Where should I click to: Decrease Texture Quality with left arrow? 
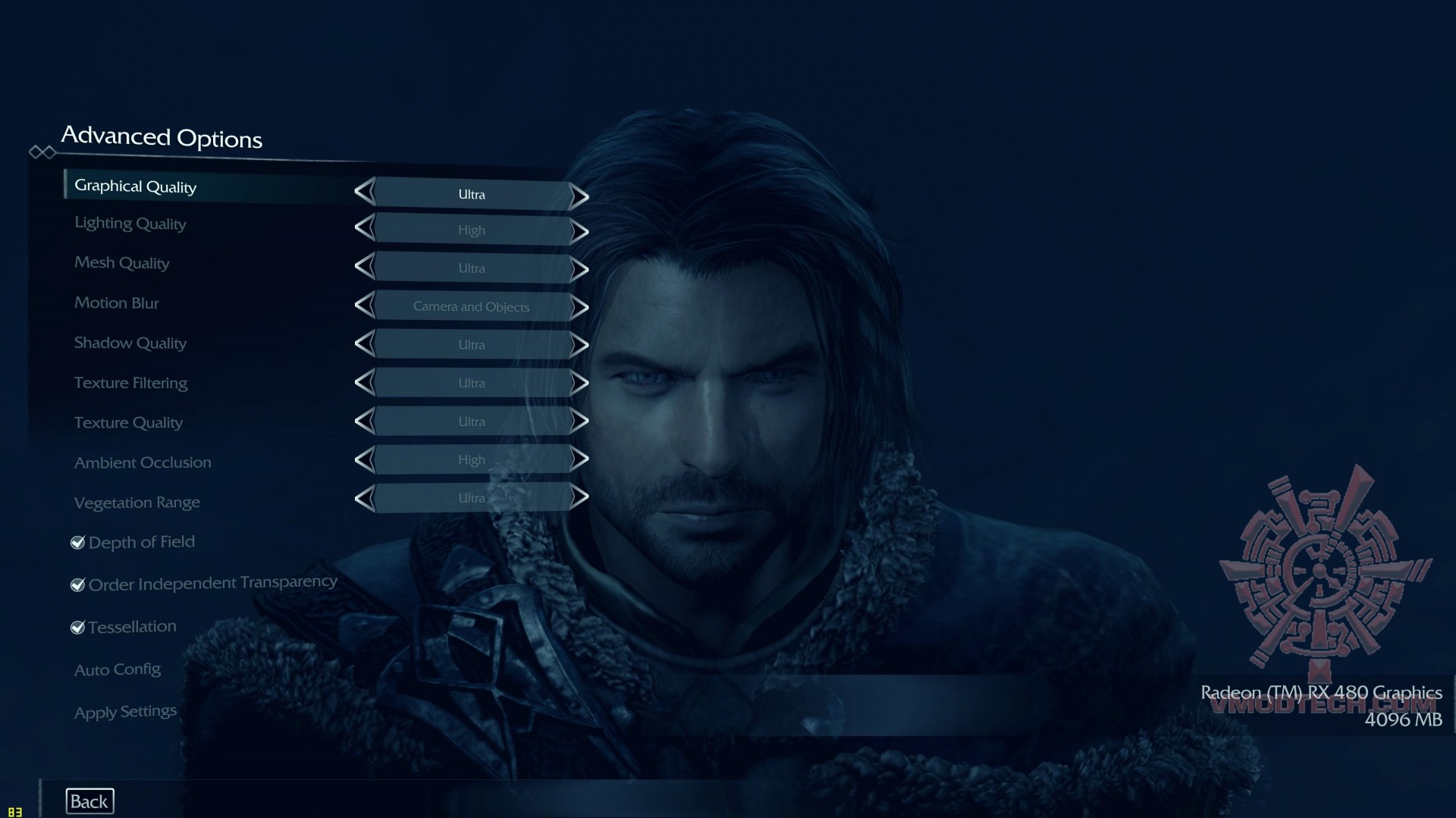(366, 422)
